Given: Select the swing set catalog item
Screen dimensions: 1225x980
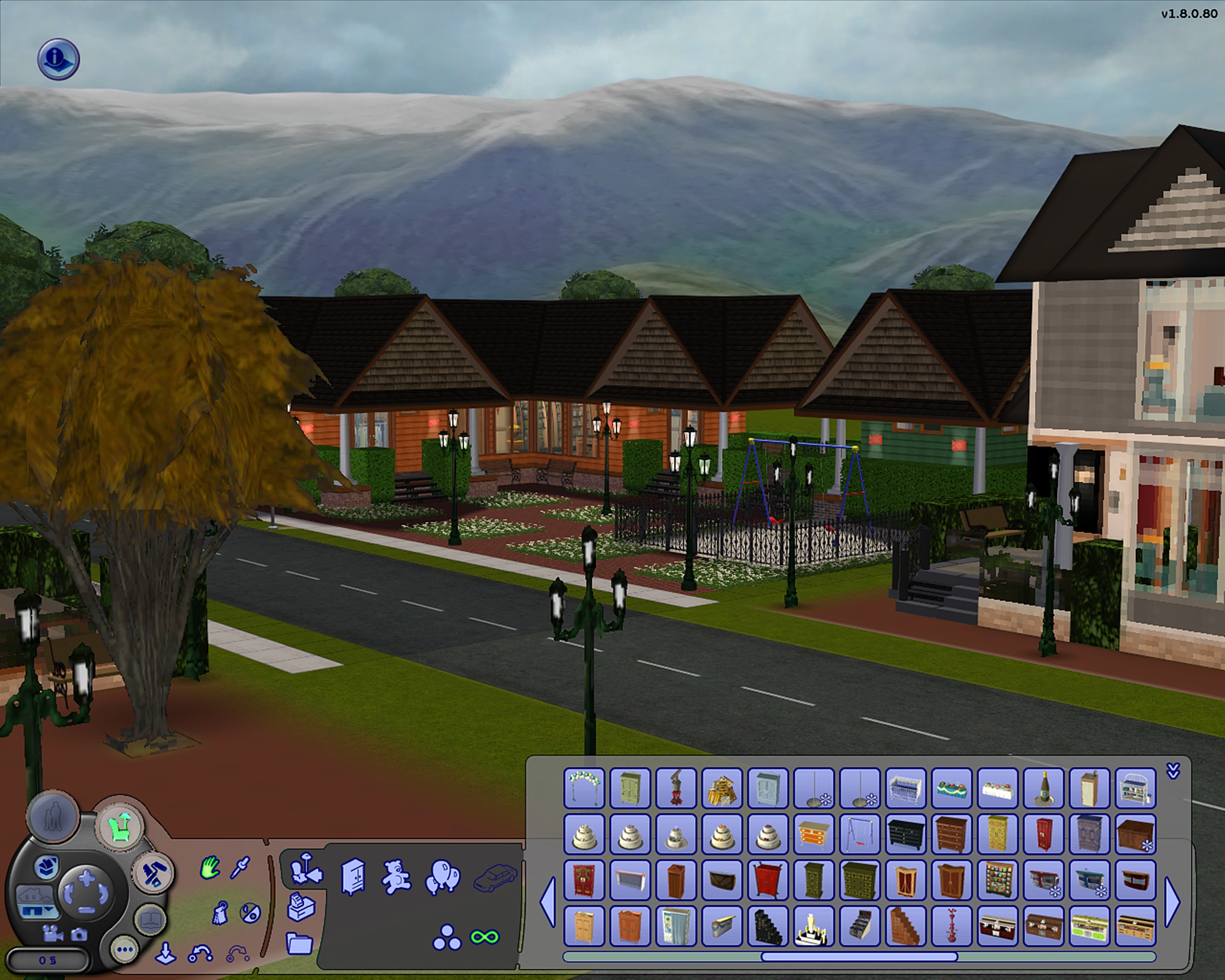Looking at the screenshot, I should click(859, 834).
